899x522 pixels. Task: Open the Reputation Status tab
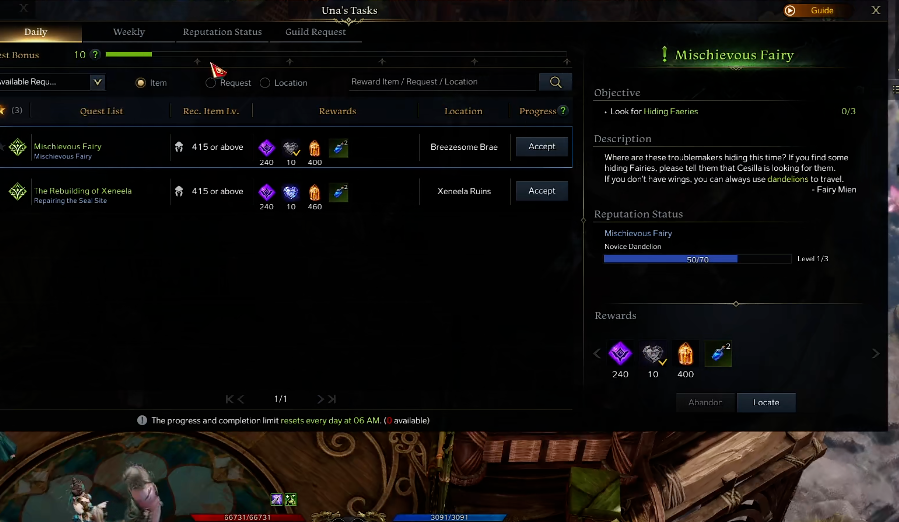(x=222, y=32)
